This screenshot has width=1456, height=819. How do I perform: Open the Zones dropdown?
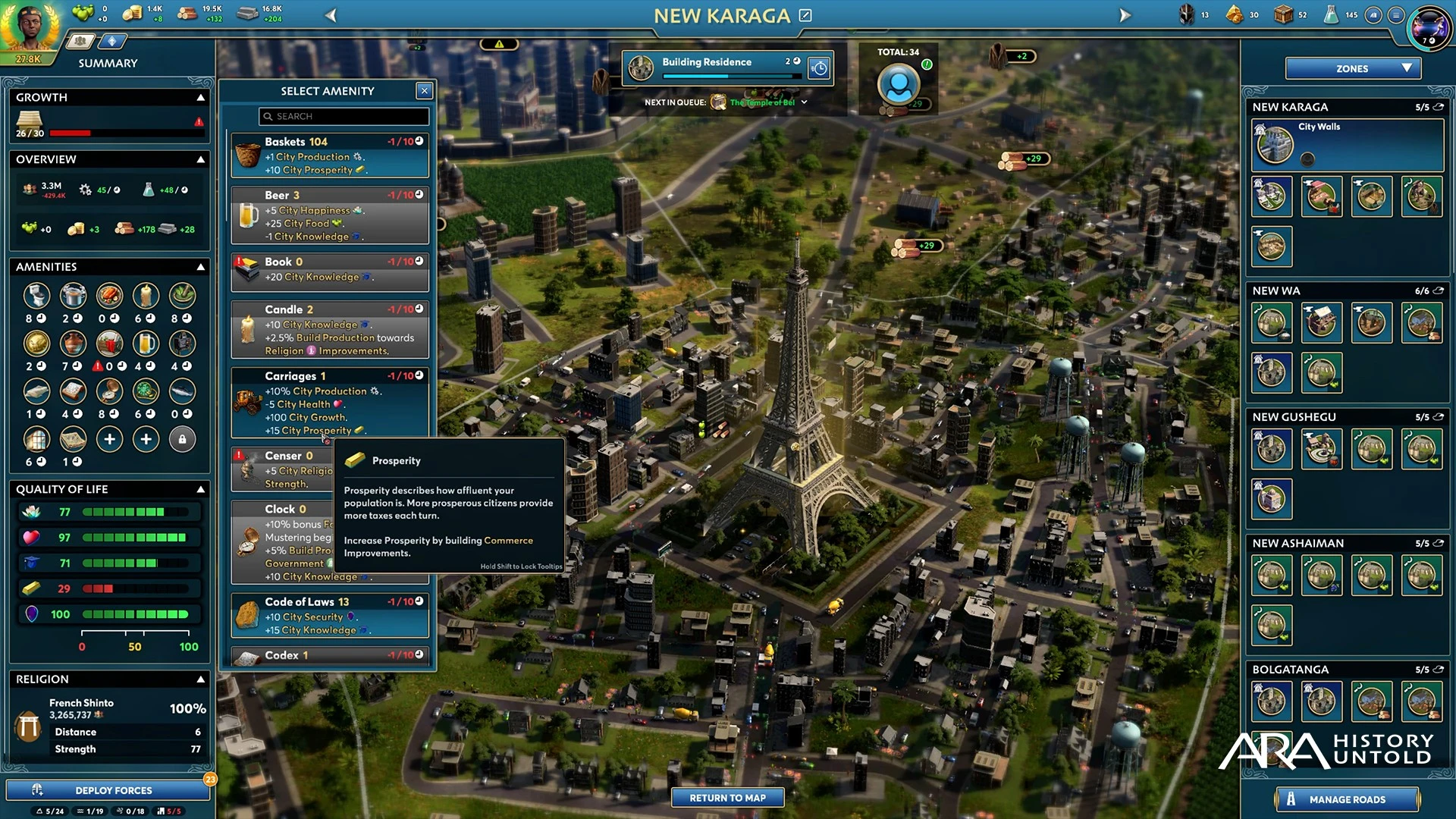[x=1353, y=68]
